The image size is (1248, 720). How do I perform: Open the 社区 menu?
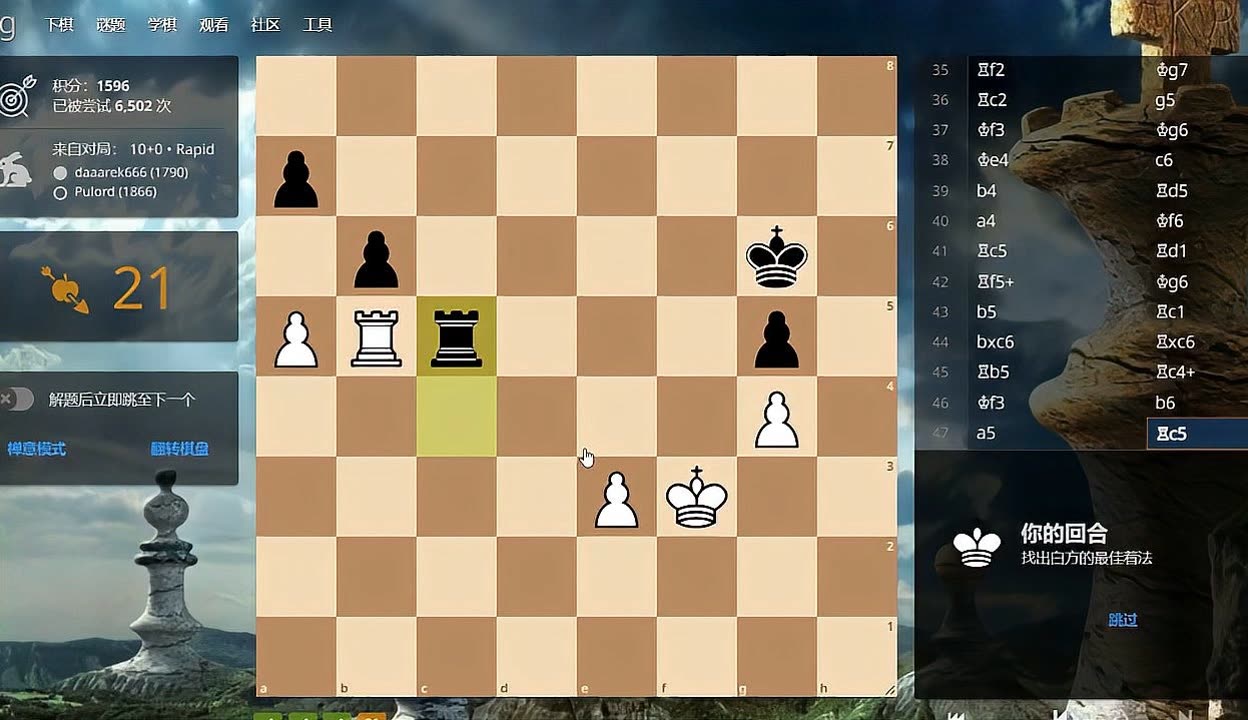(265, 25)
